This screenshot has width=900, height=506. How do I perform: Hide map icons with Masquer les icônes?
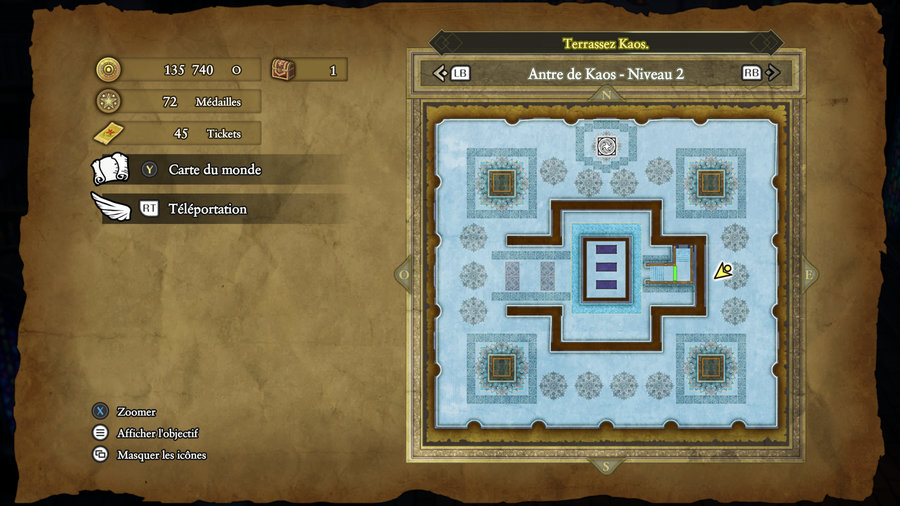click(161, 455)
